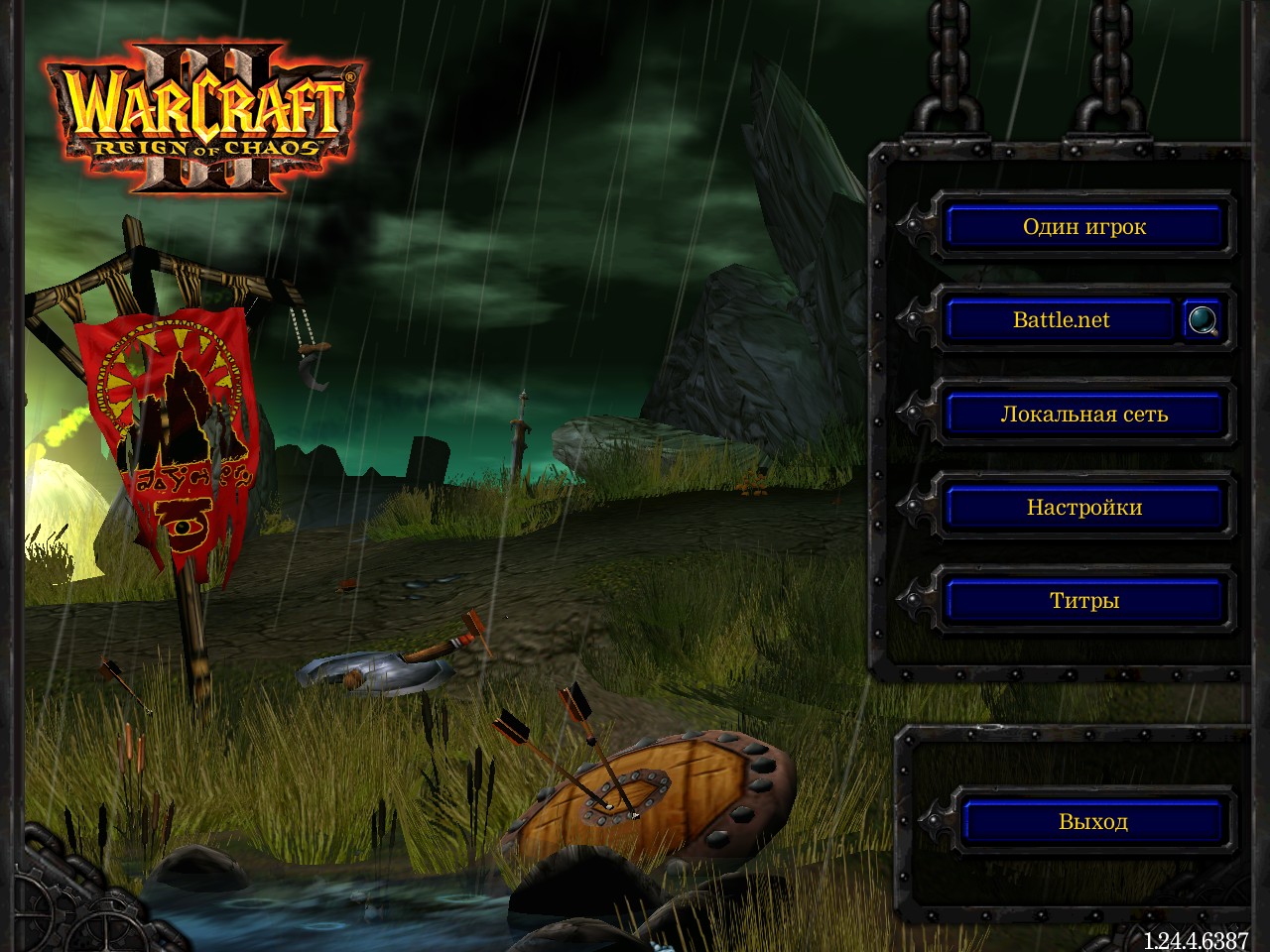View the Титры credits
The width and height of the screenshot is (1270, 952).
[x=1083, y=600]
